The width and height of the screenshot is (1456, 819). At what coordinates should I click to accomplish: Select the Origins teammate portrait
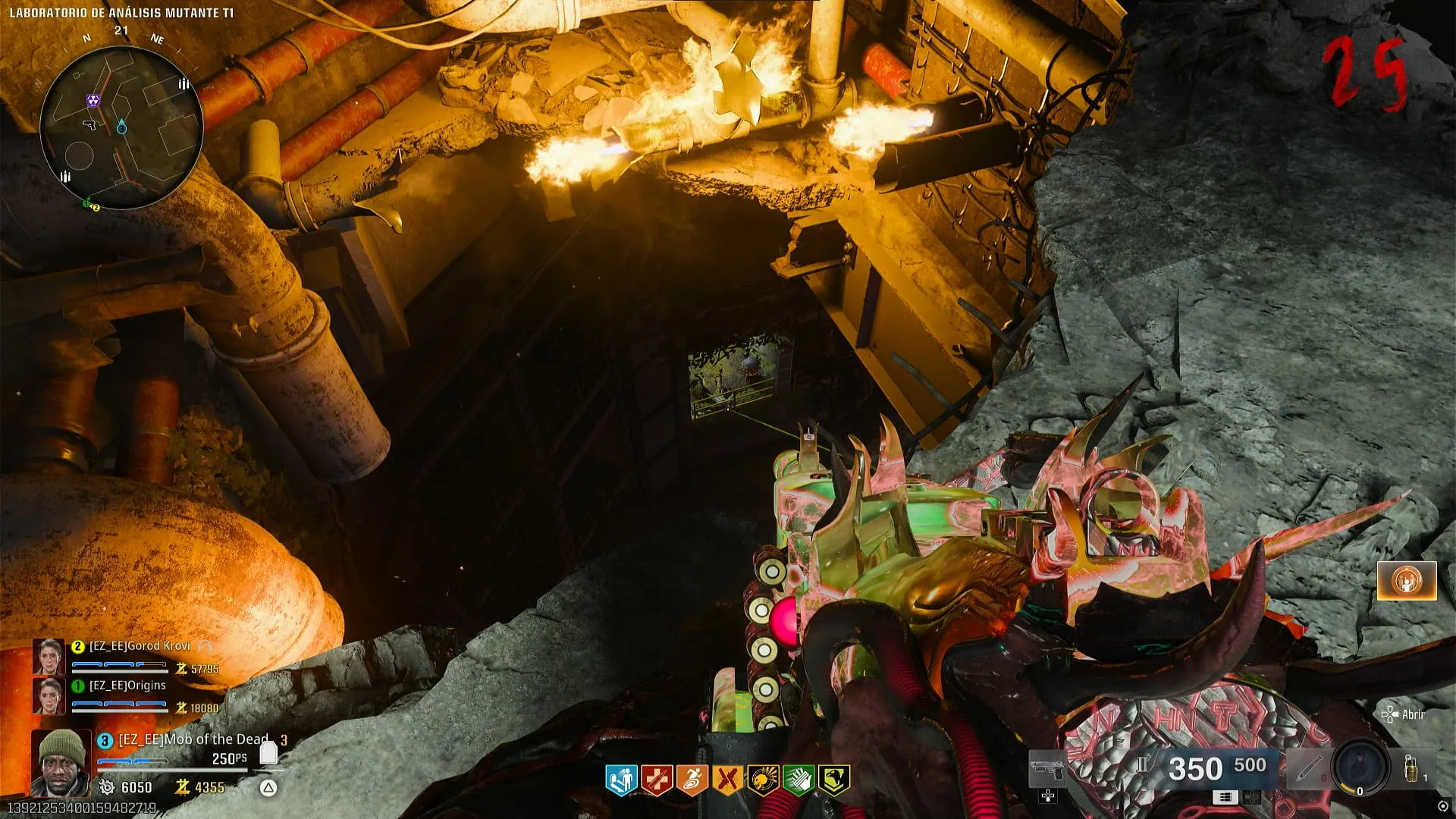[49, 695]
